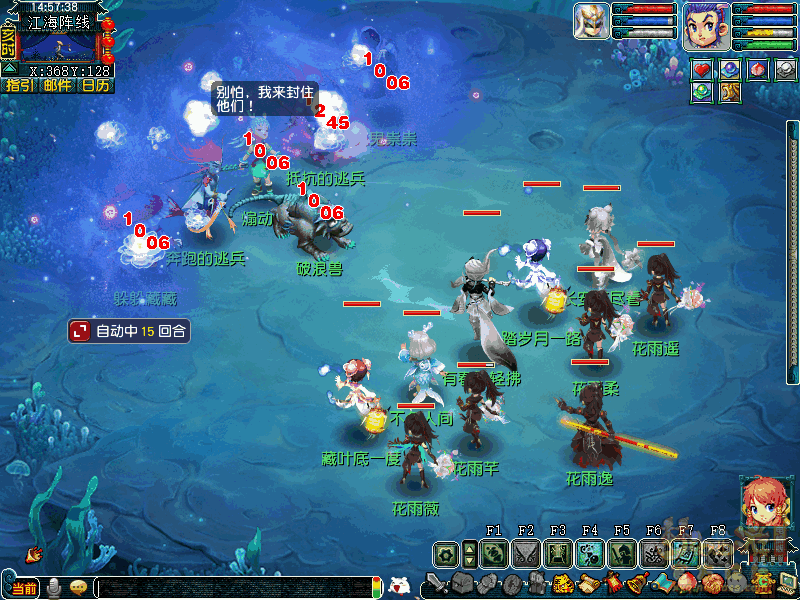
Task: Open the computer monitor system icon
Action: [x=788, y=584]
